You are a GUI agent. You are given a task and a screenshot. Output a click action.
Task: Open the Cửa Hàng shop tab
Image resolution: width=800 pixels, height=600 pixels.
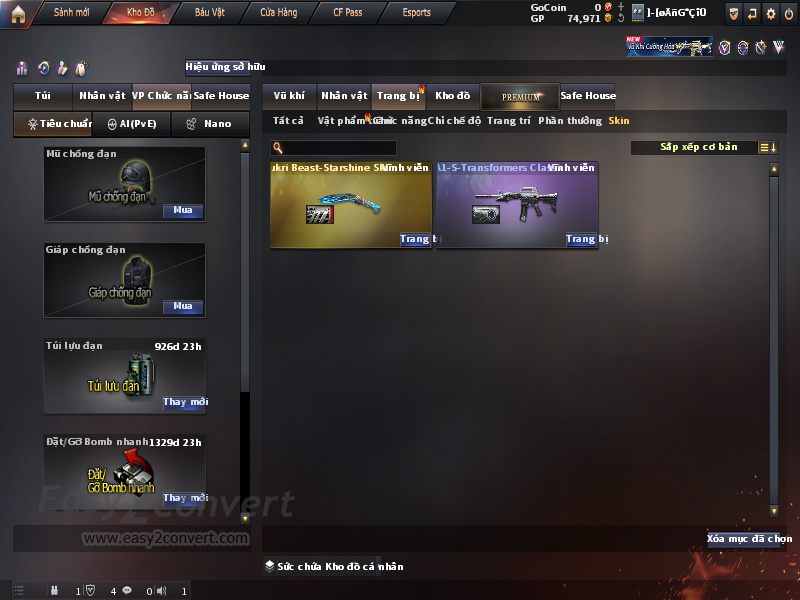278,13
